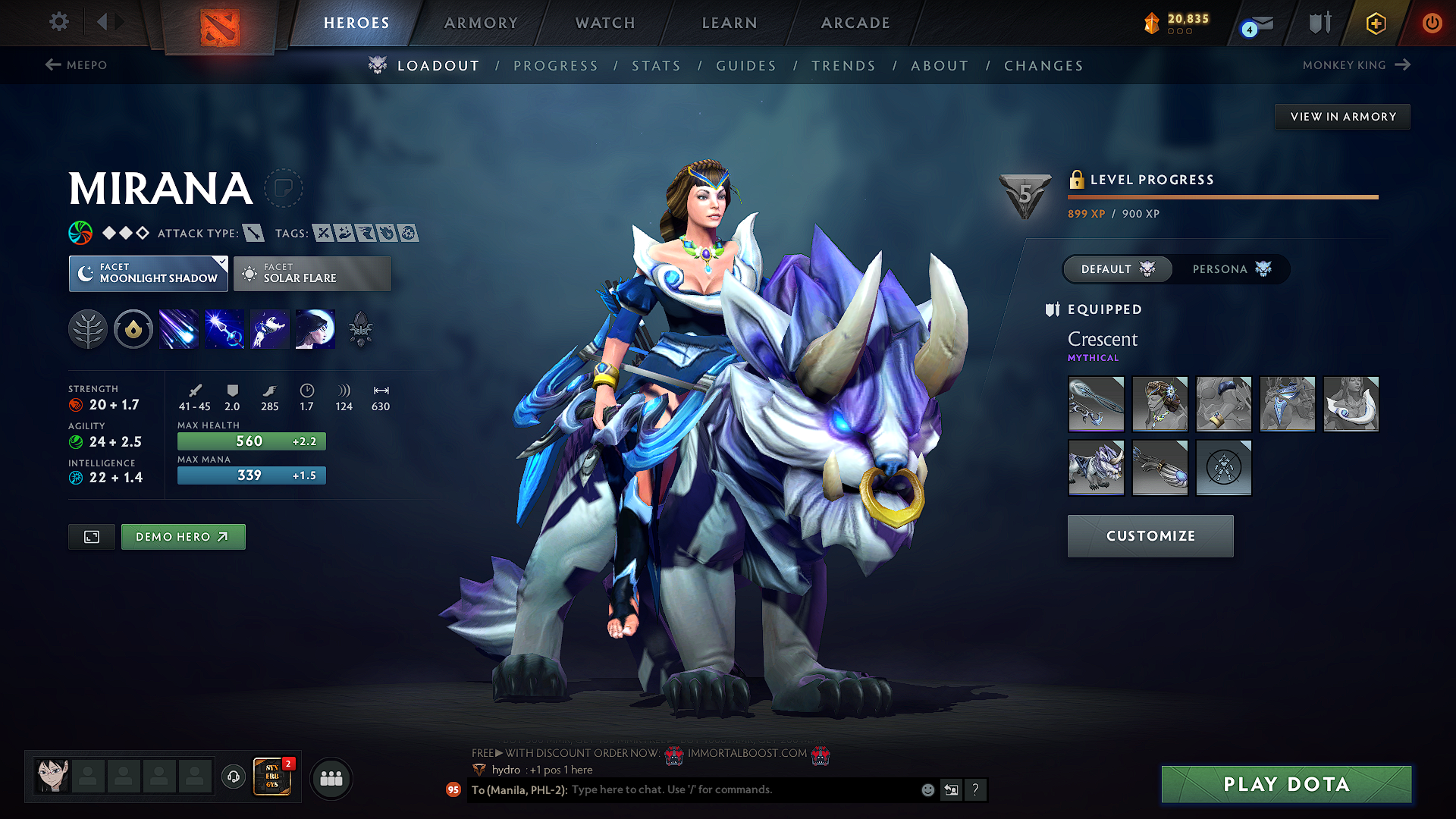Open the friends list icon bottom right
Screen dimensions: 1456x819
(331, 778)
